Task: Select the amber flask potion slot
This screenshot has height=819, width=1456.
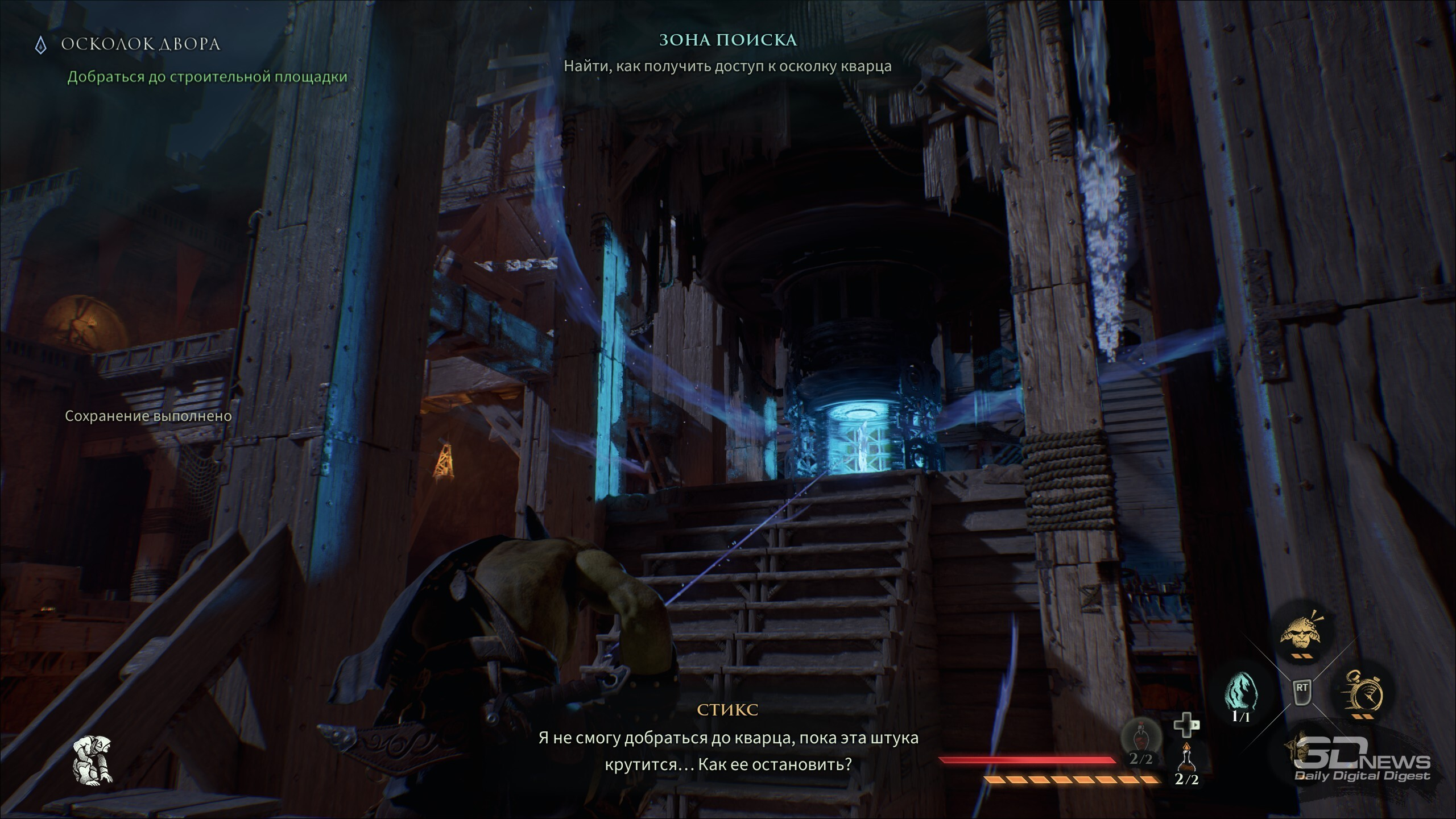Action: click(1187, 759)
